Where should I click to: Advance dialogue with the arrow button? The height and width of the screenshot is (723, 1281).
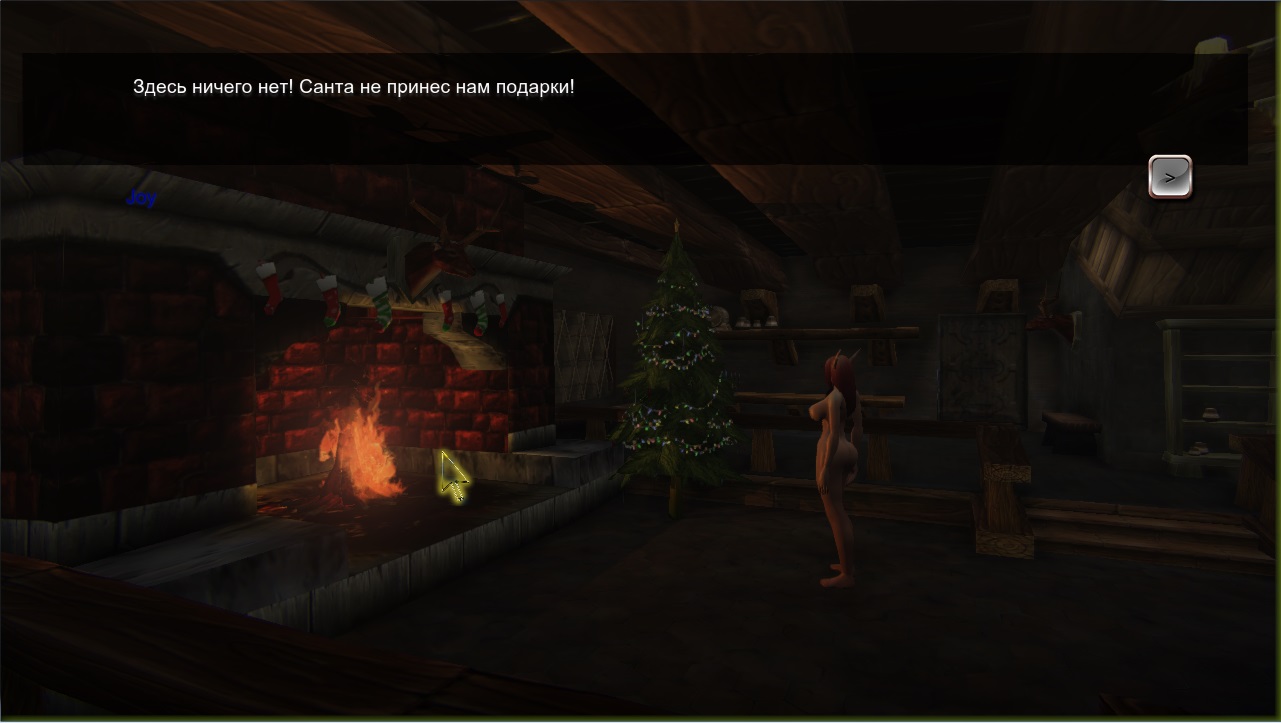1169,177
